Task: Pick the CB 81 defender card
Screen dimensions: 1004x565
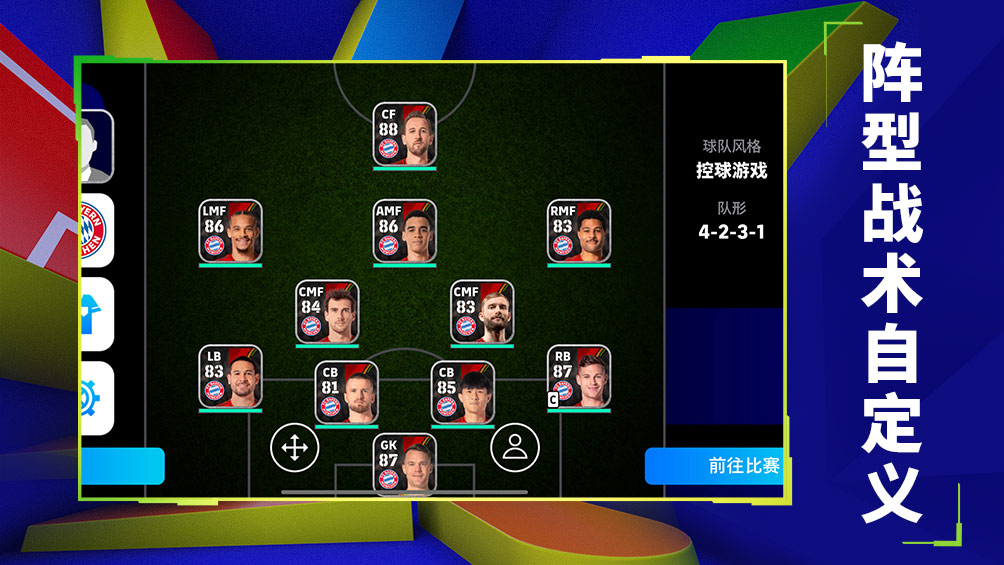Action: (x=346, y=392)
